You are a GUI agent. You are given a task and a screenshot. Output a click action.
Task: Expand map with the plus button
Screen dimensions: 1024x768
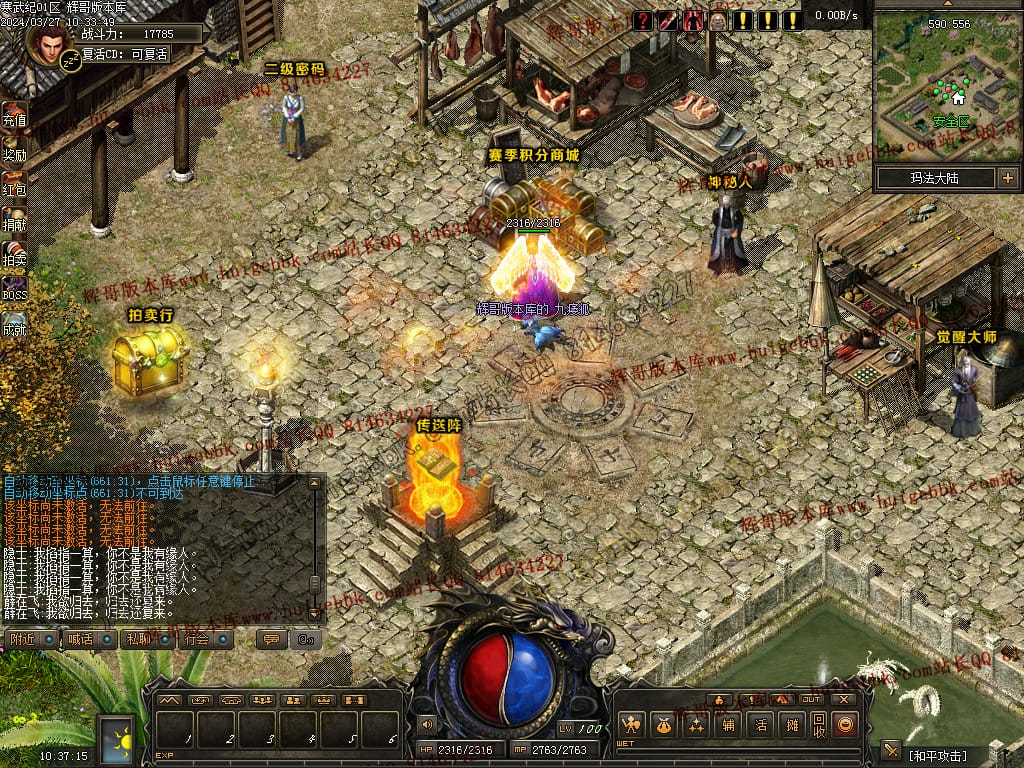tap(1007, 178)
